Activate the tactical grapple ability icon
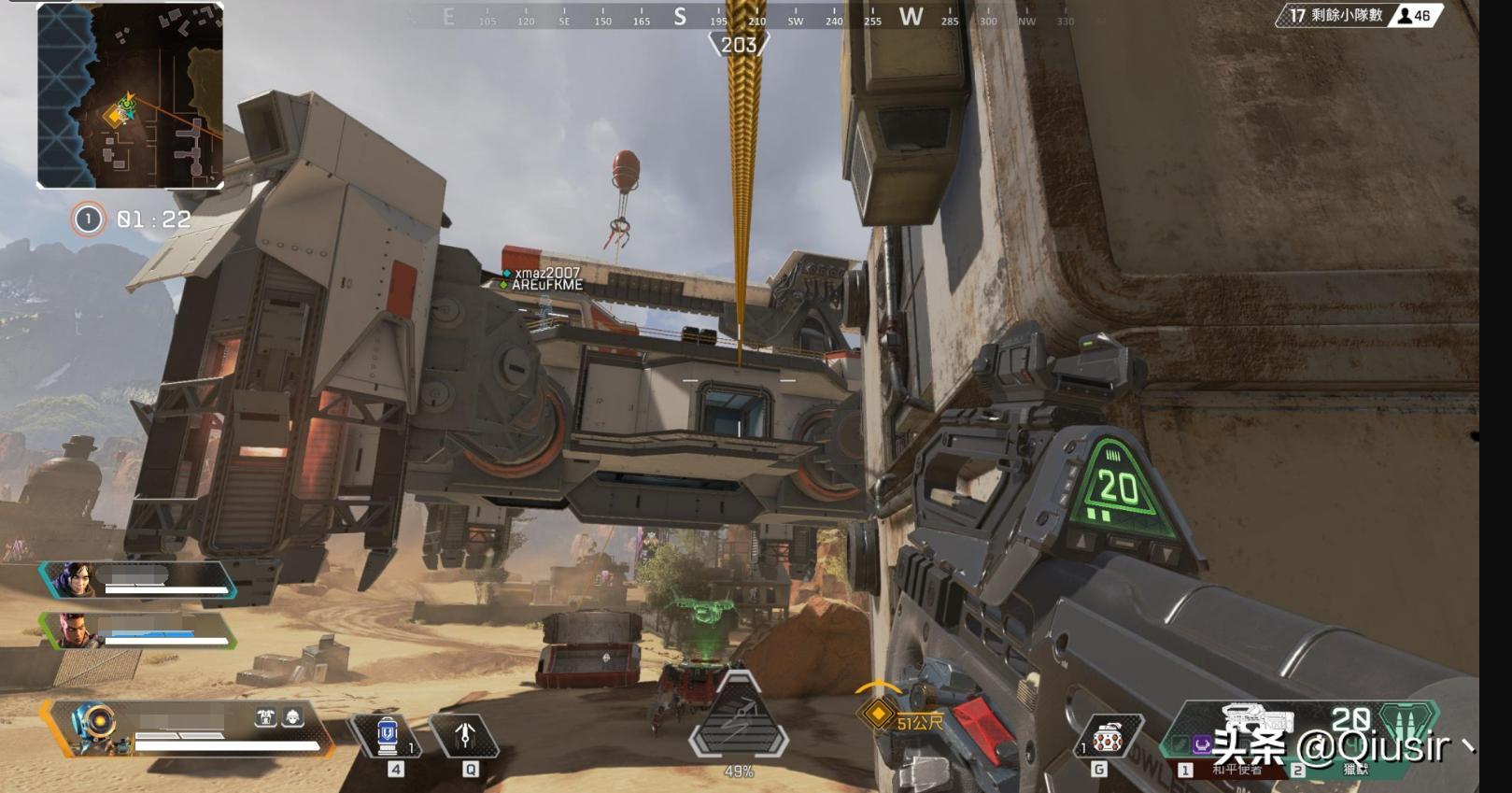 [465, 736]
